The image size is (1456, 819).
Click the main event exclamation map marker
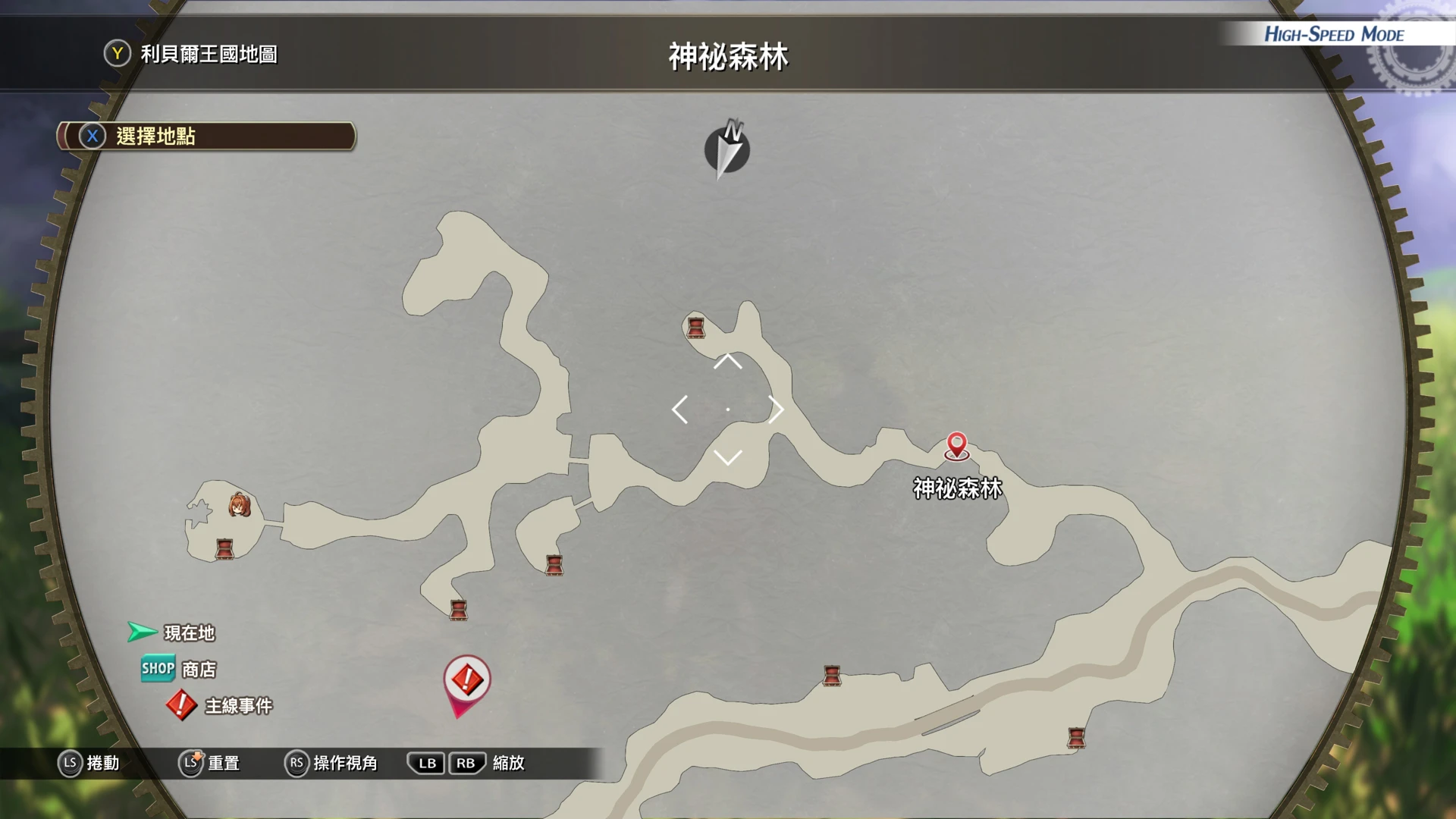466,681
